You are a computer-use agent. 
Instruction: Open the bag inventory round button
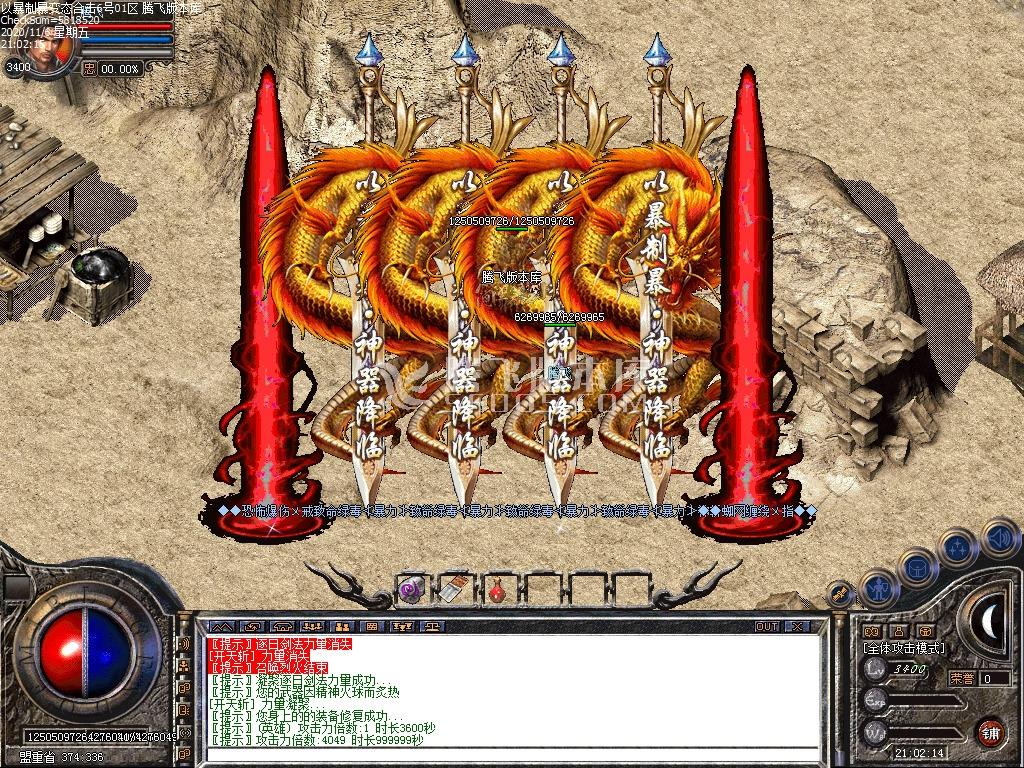918,566
